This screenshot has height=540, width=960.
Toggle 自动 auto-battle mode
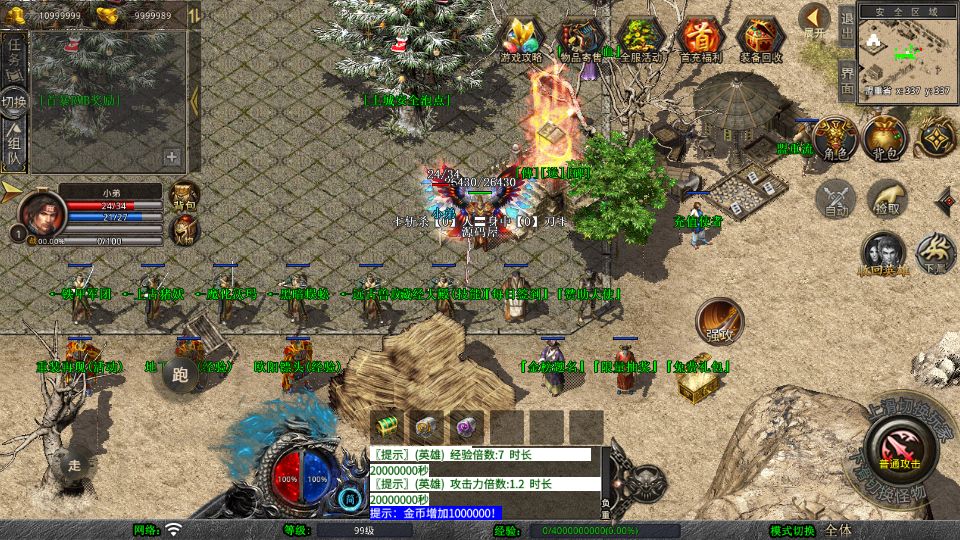tap(835, 198)
